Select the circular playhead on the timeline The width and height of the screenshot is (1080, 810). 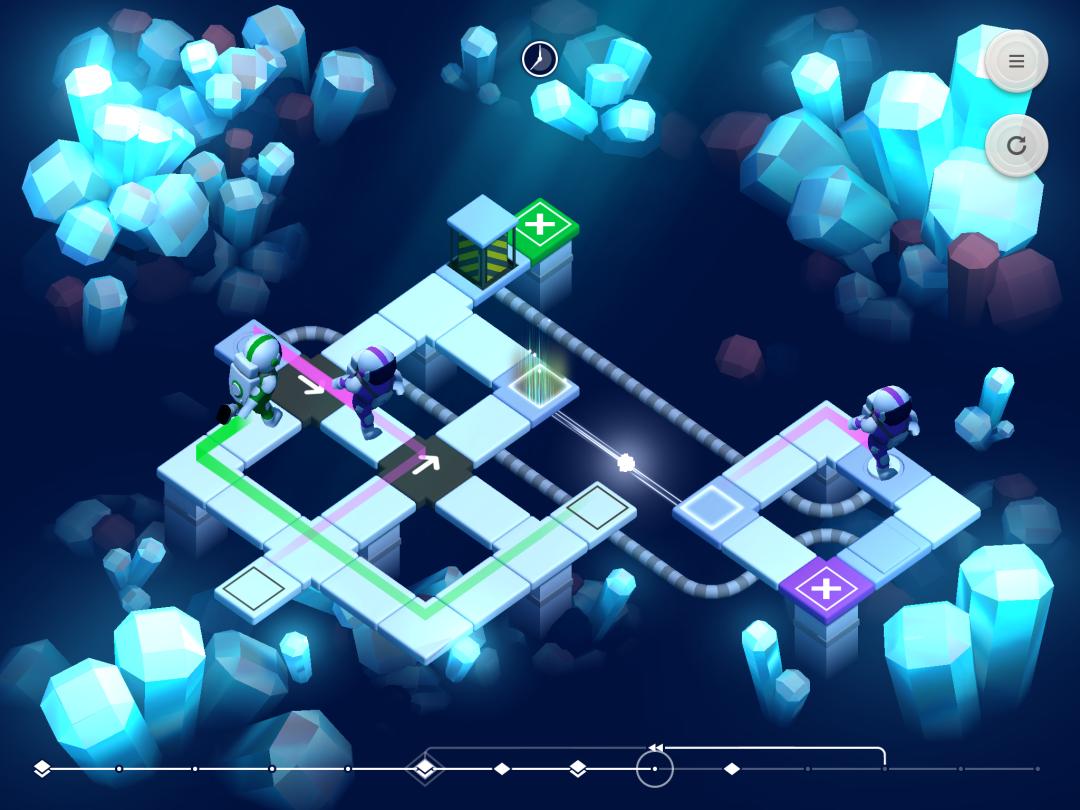pos(655,769)
